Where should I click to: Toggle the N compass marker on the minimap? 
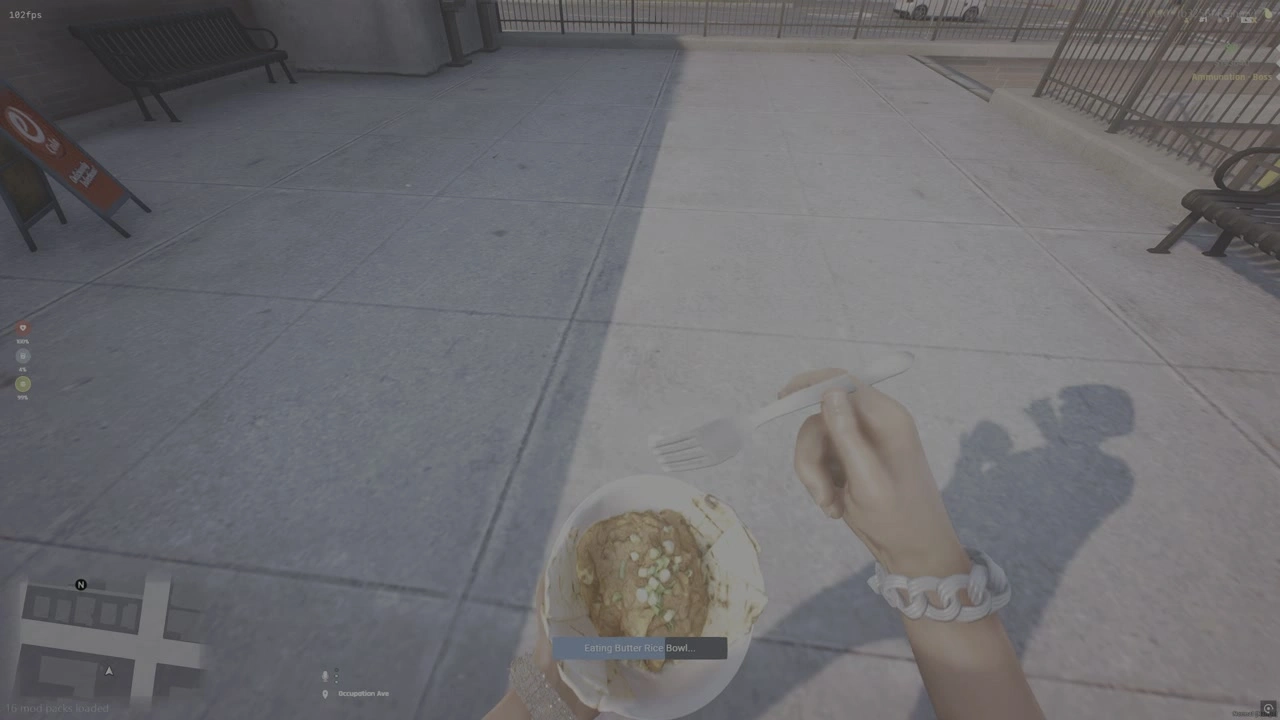[81, 585]
